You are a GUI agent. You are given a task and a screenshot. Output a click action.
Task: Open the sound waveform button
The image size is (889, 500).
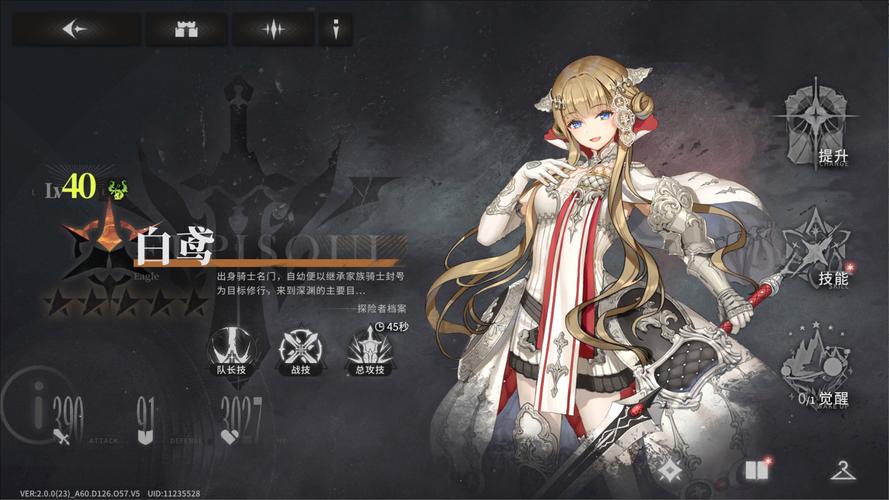(273, 29)
